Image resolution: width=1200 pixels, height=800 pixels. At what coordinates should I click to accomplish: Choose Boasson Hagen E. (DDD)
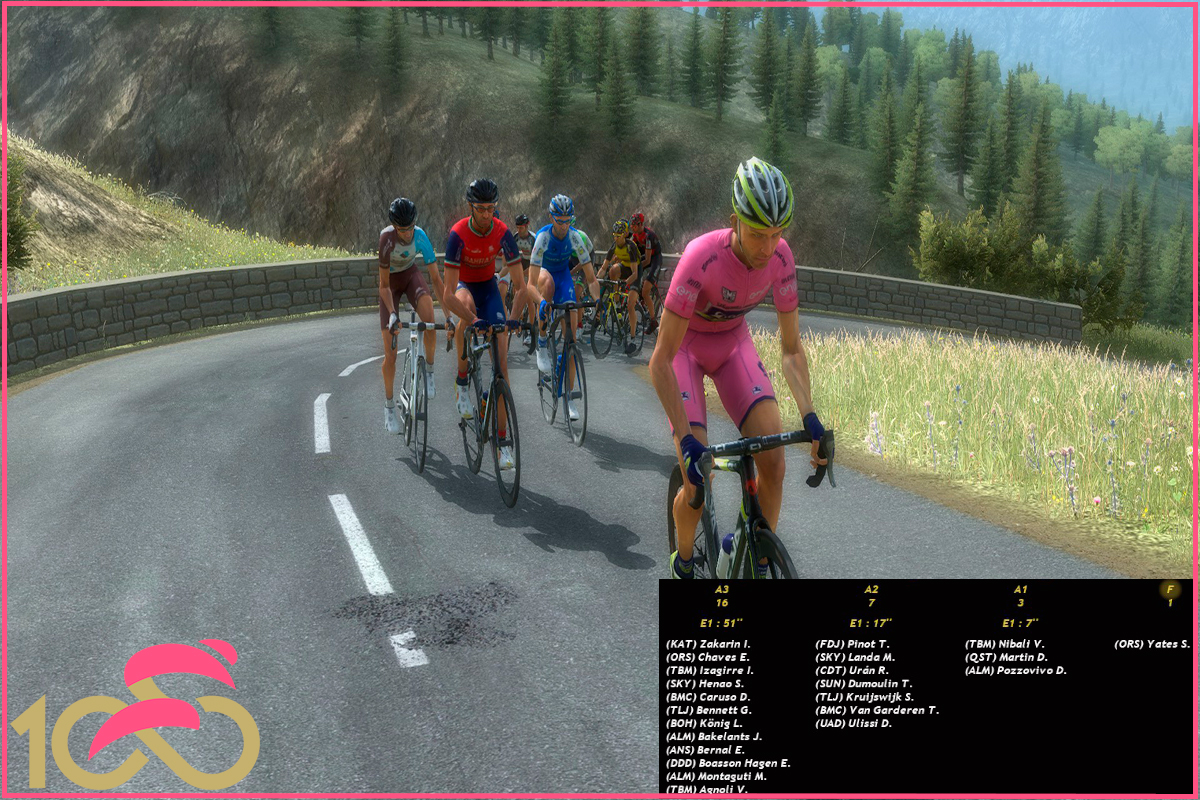727,763
